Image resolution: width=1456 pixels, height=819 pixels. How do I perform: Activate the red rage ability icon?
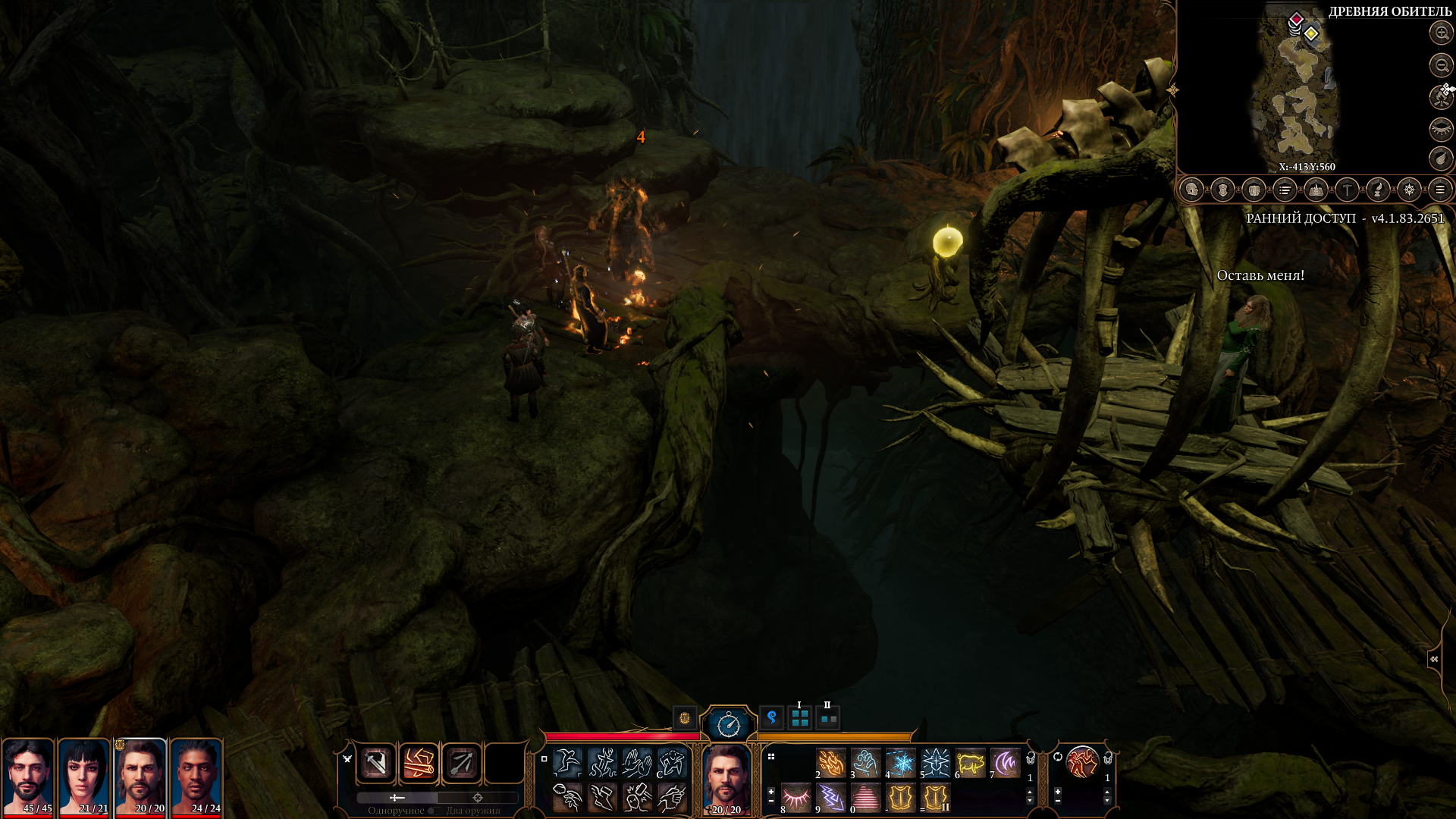1081,762
